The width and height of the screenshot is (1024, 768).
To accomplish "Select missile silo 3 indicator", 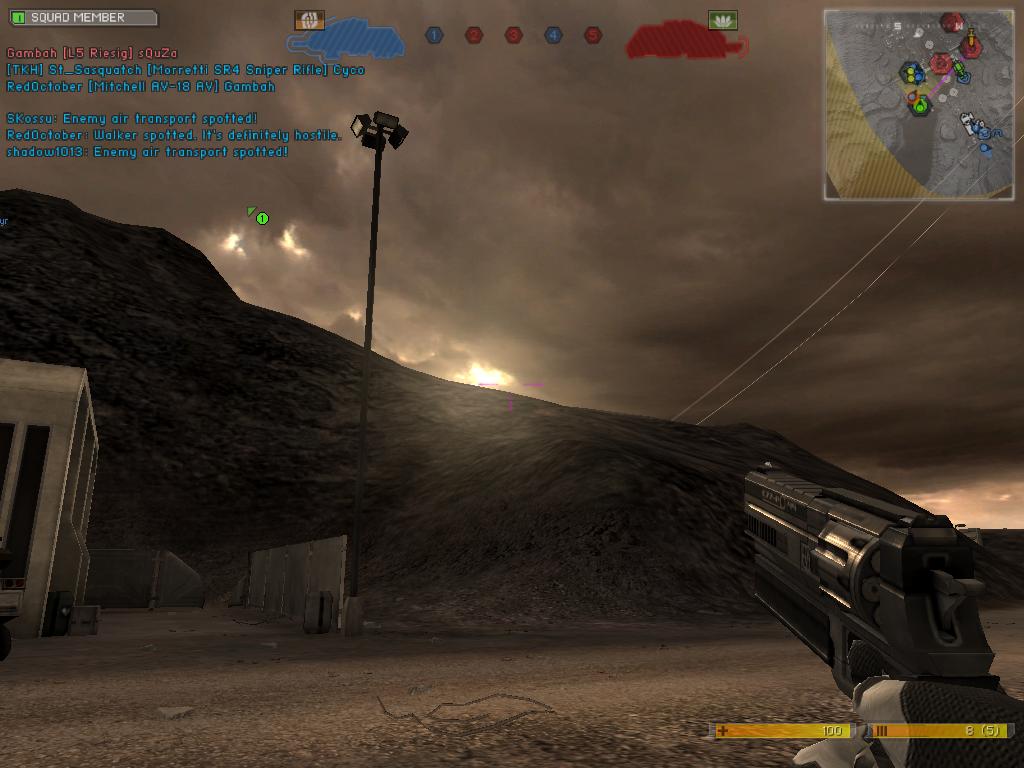I will tap(513, 35).
